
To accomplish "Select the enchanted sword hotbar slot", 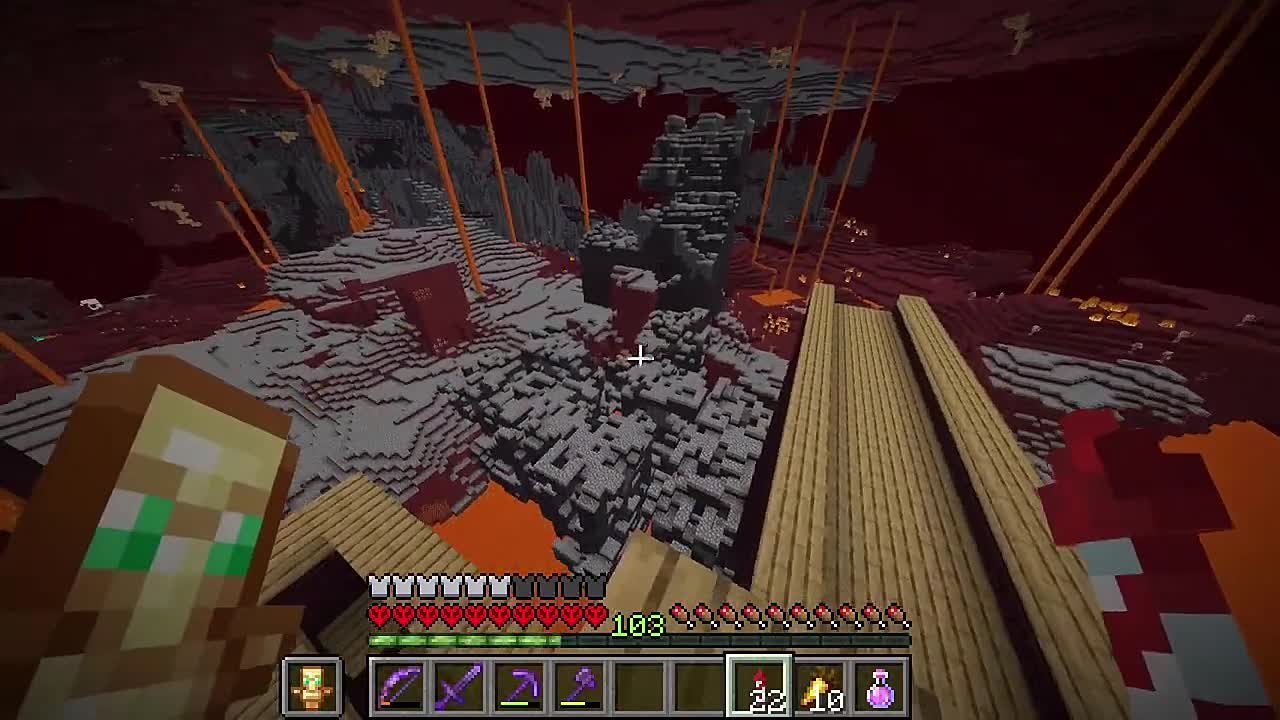I will [459, 687].
